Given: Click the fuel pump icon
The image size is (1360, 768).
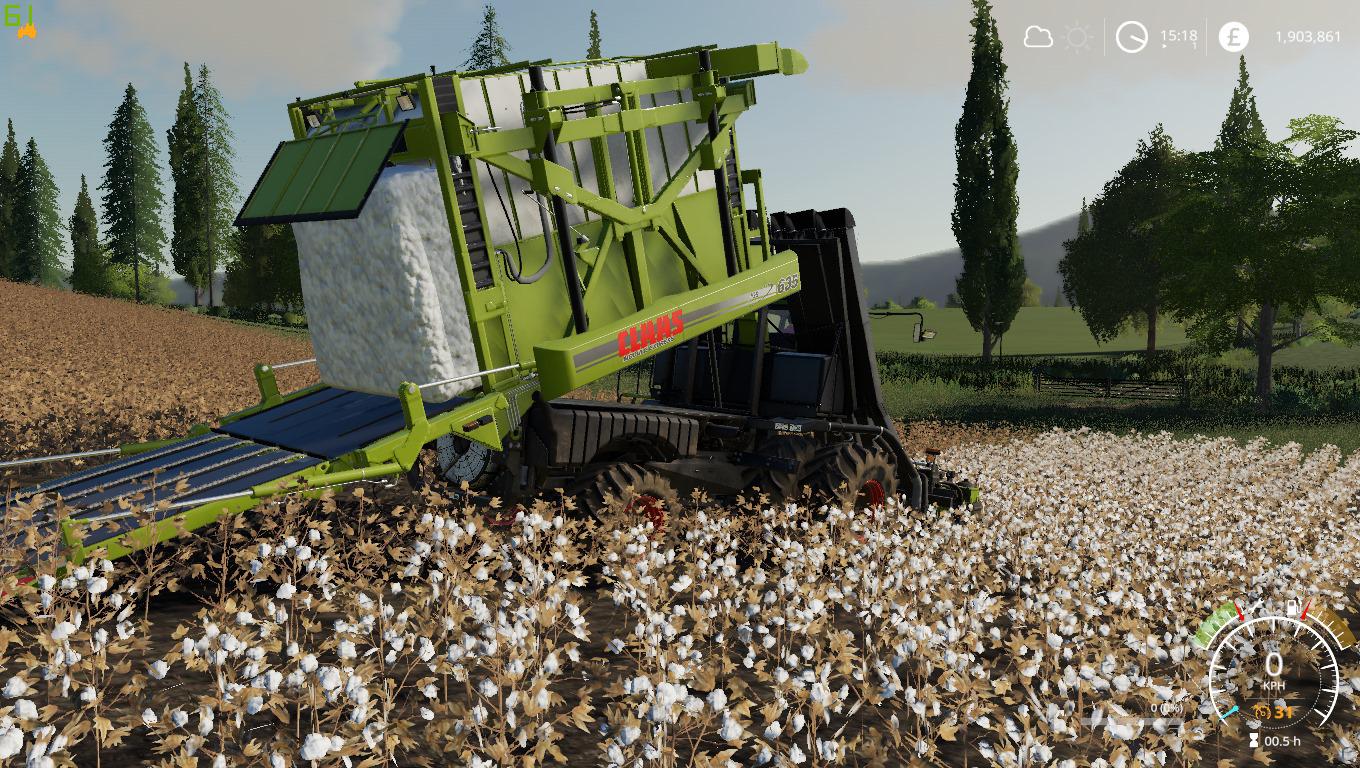Looking at the screenshot, I should 1294,607.
